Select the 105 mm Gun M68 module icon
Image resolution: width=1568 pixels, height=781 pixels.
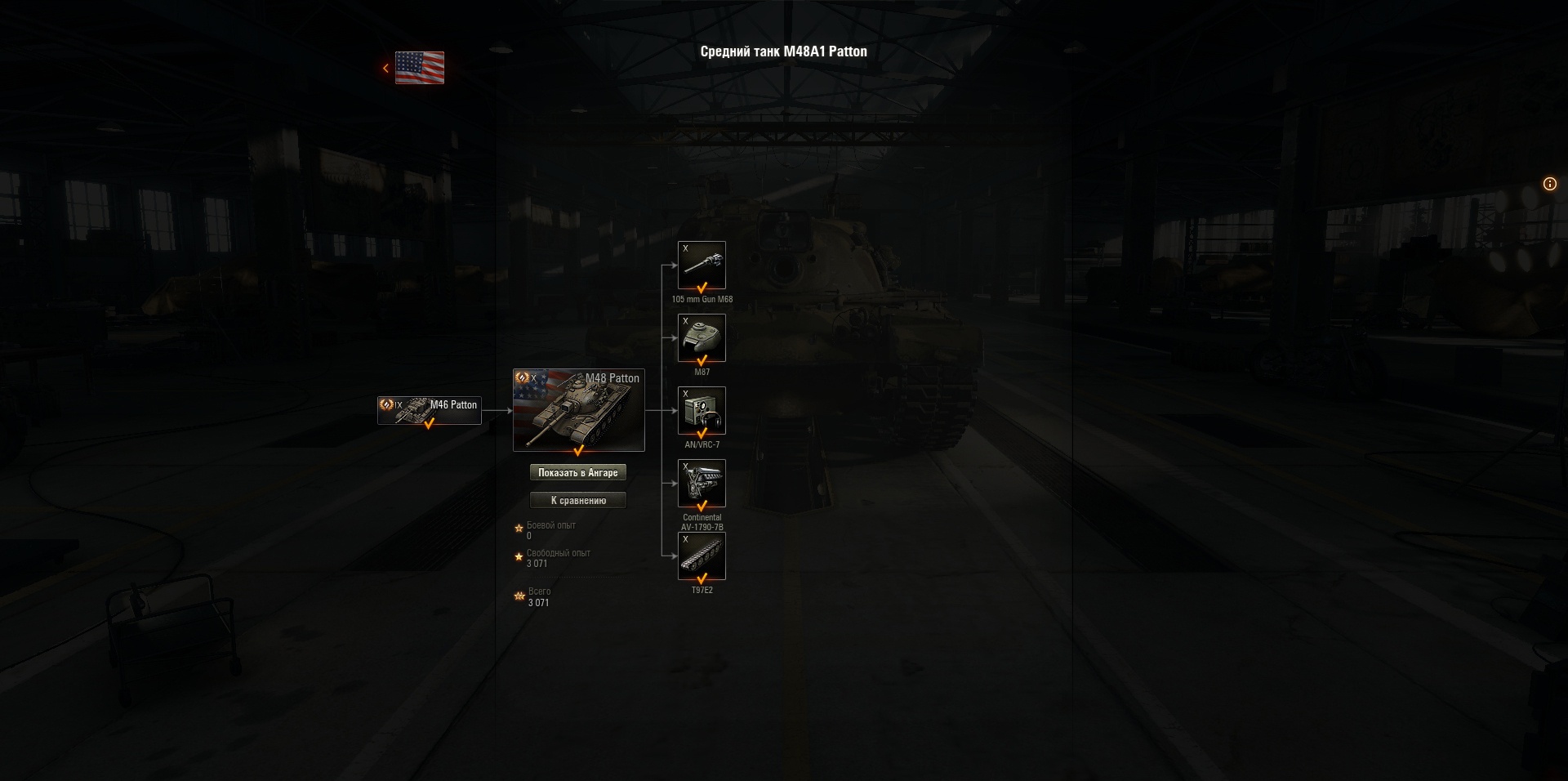(702, 264)
